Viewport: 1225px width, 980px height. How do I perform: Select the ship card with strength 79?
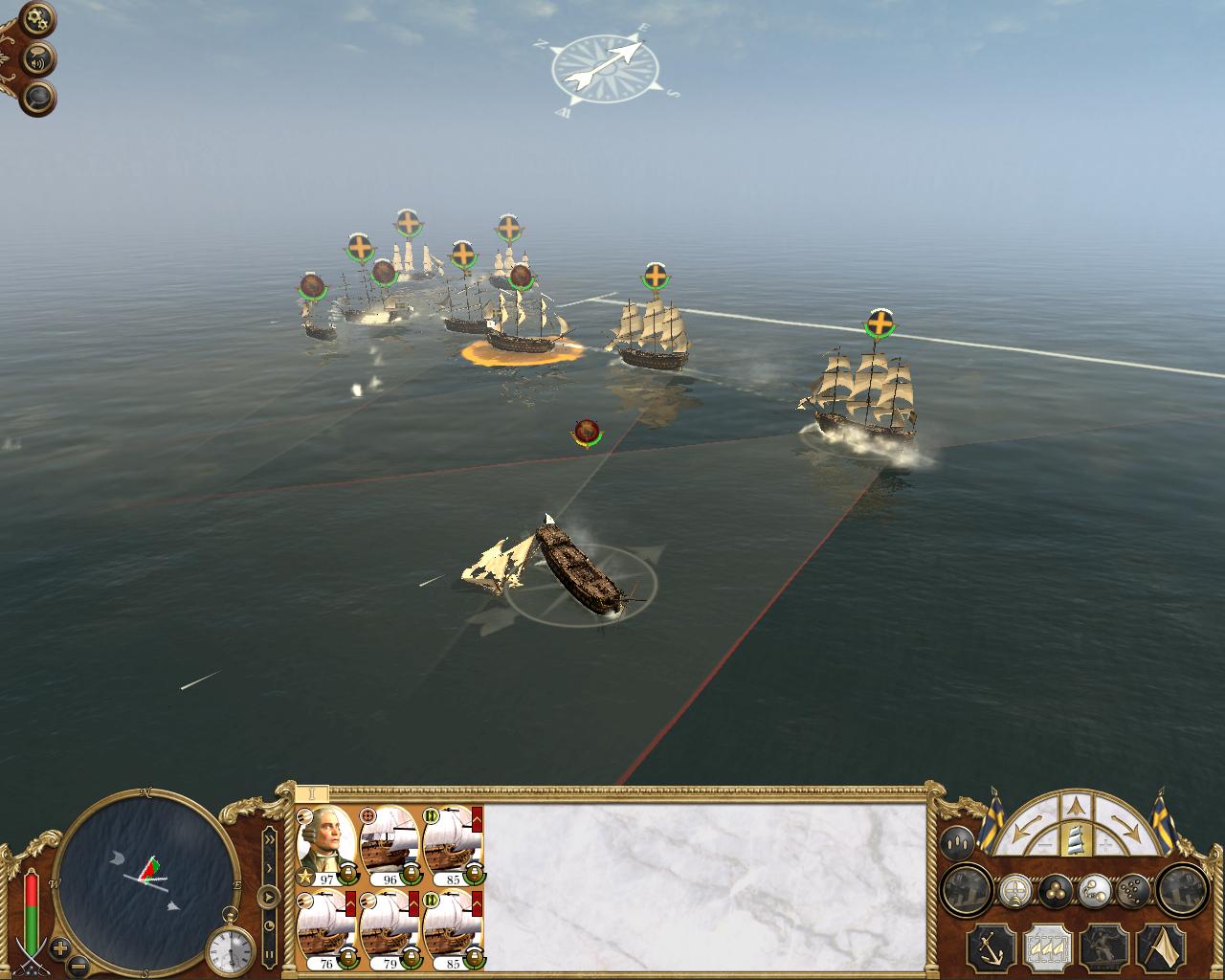point(389,928)
